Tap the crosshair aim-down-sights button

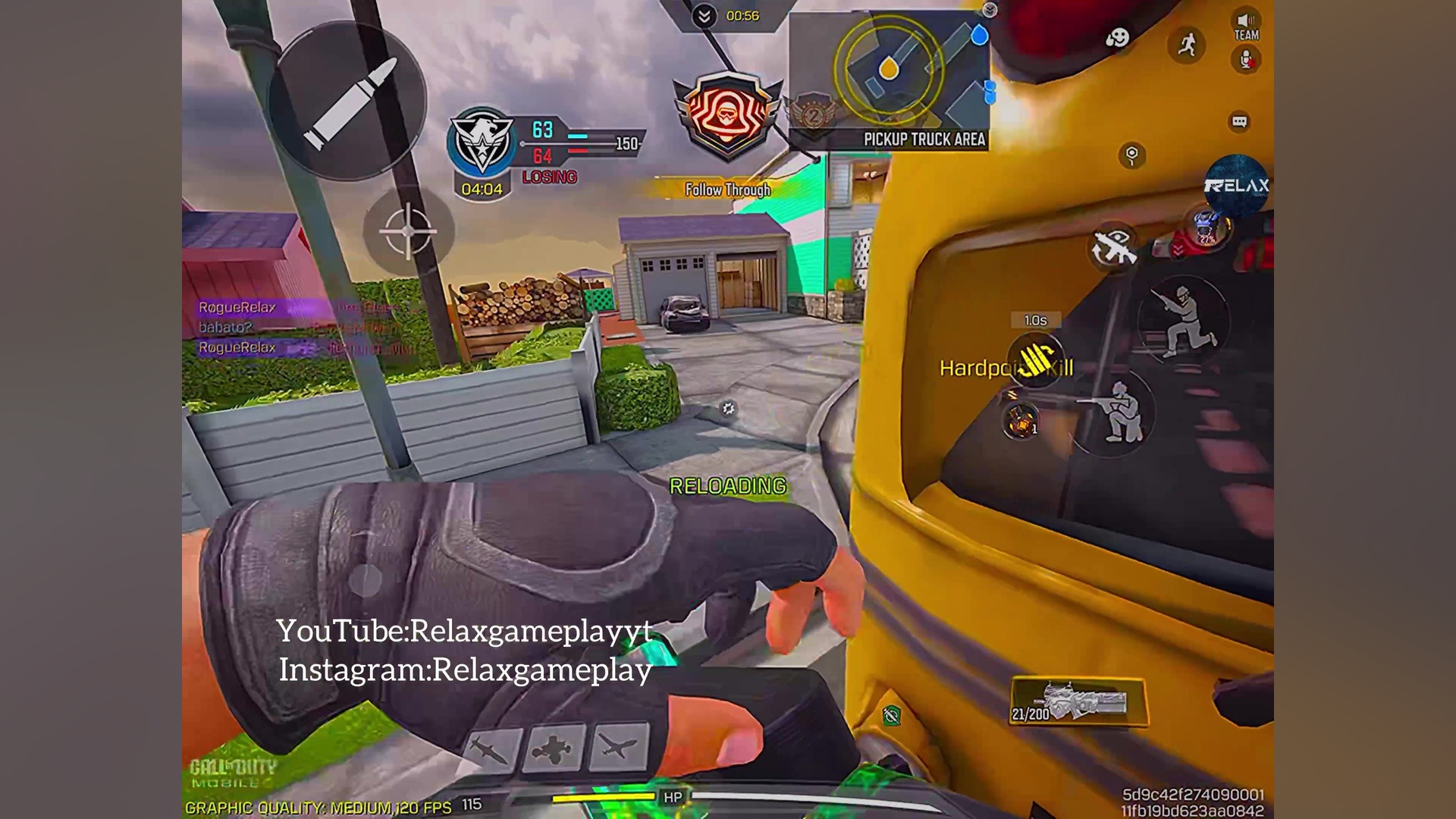408,231
